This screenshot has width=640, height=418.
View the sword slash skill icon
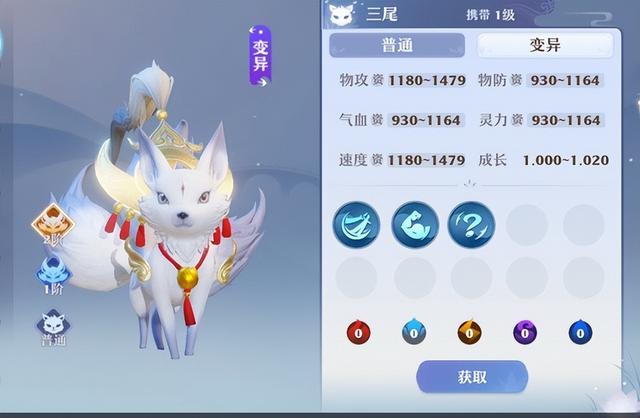click(356, 225)
